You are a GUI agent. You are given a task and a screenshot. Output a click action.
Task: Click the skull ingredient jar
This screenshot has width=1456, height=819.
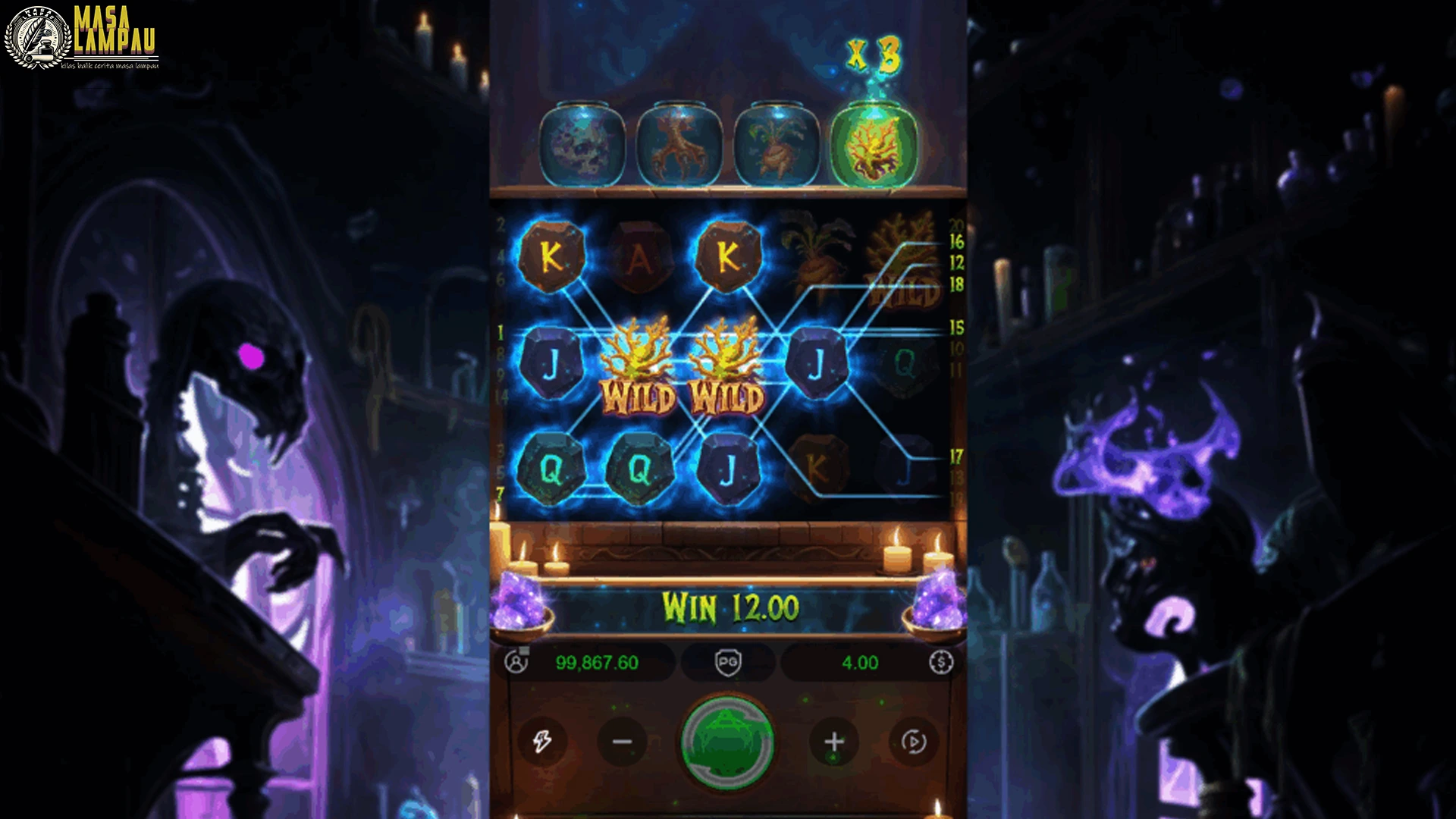click(582, 143)
